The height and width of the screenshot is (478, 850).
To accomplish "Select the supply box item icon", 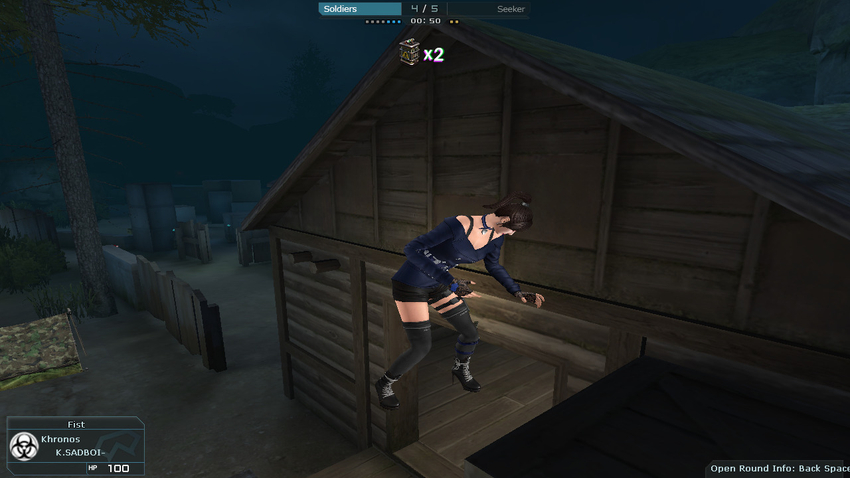I will pos(409,52).
